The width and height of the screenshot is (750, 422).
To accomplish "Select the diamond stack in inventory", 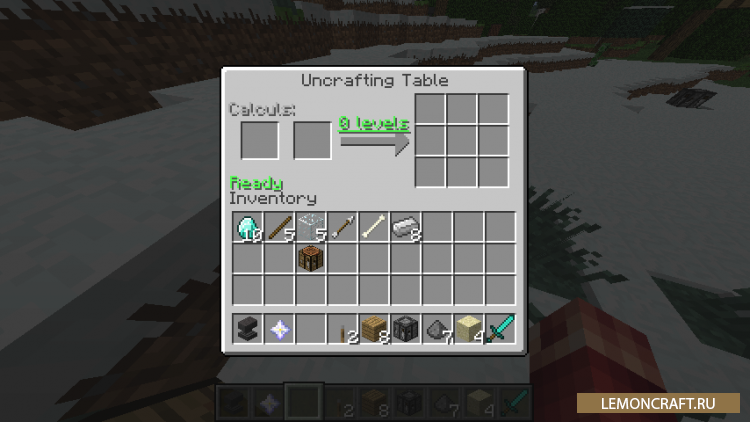I will [x=247, y=227].
